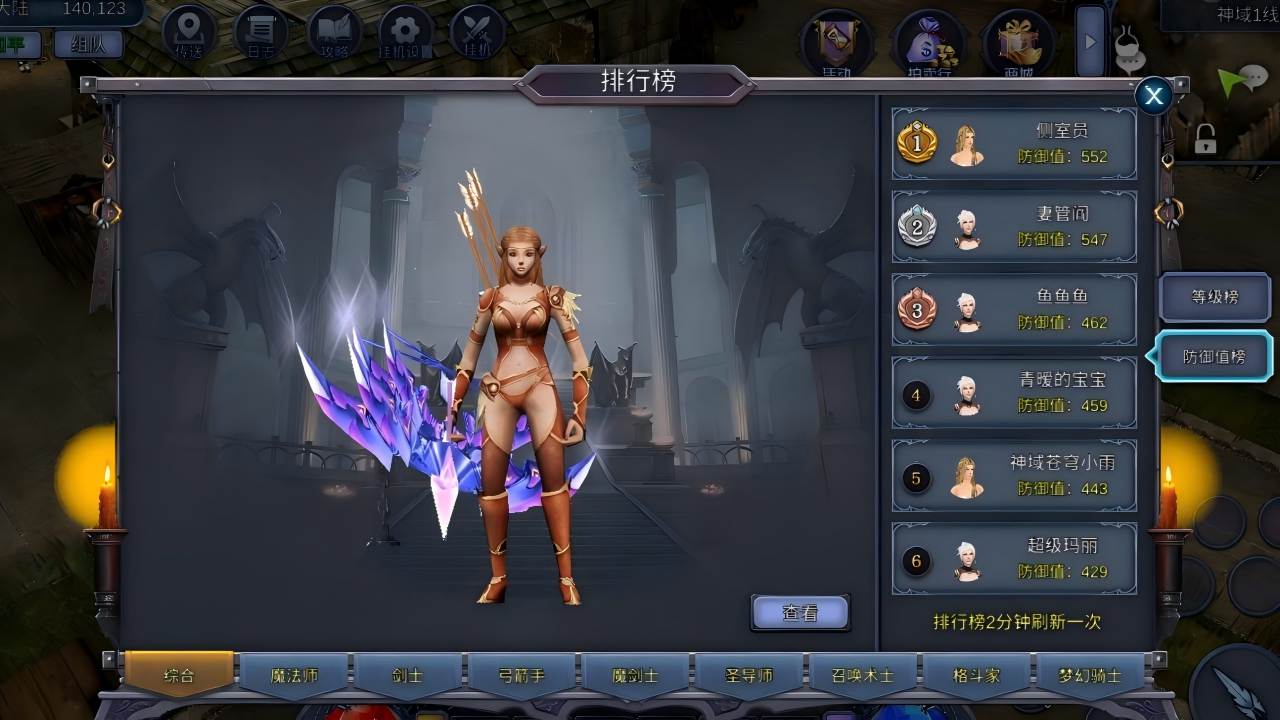1280x720 pixels.
Task: View the 召唤术士 class ranking
Action: pos(862,675)
